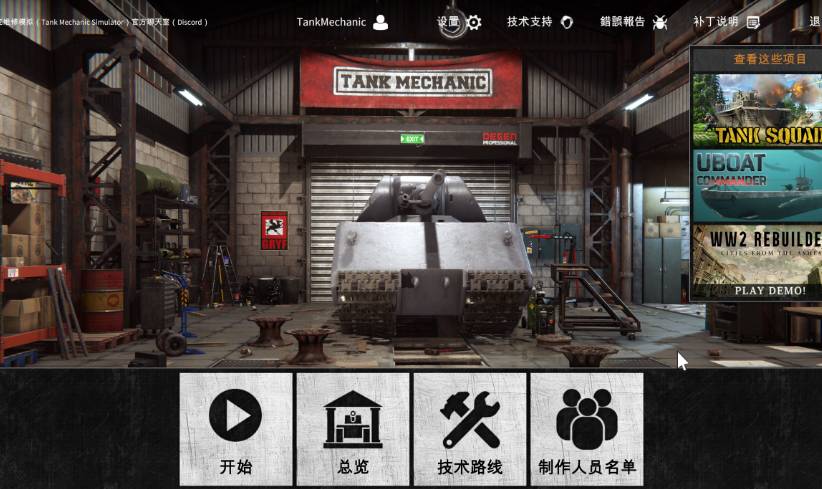
Task: Open the UBOAT Commander promo banner
Action: point(757,185)
